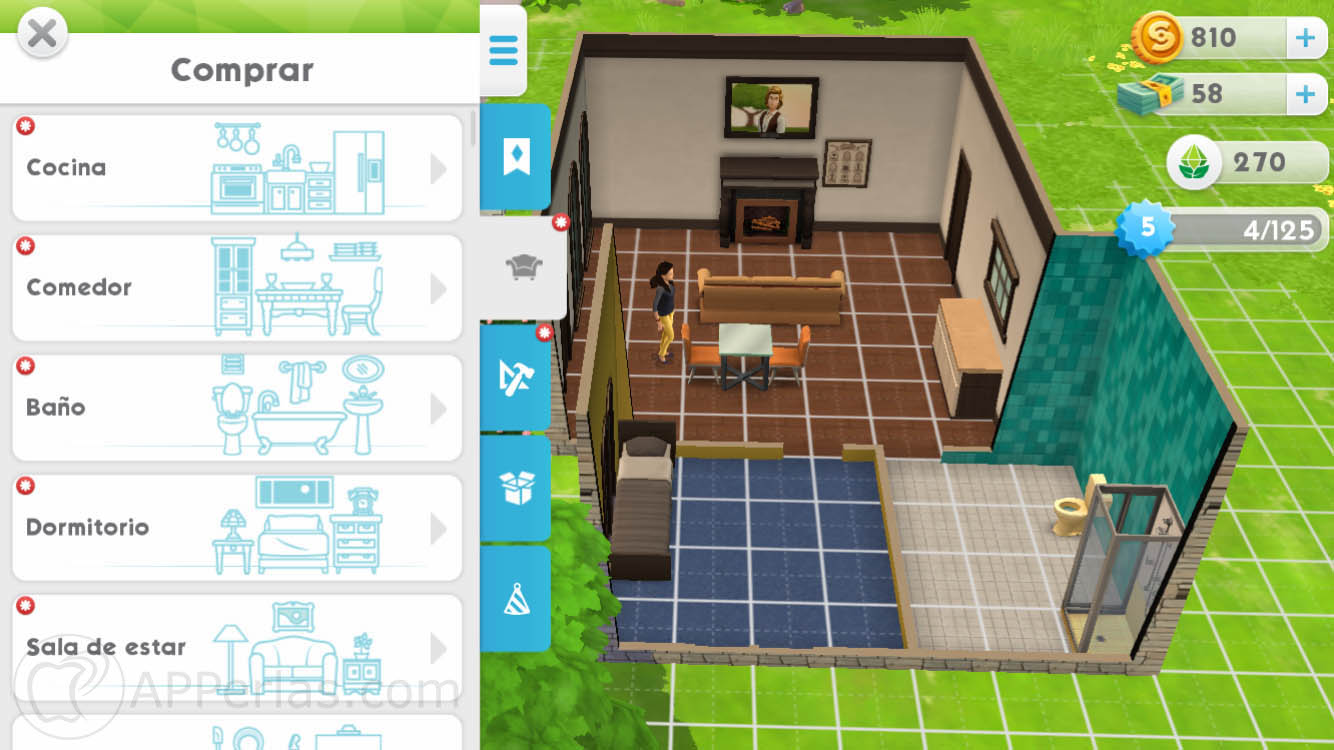The height and width of the screenshot is (750, 1334).
Task: Open the three-line hamburger menu
Action: (x=503, y=50)
